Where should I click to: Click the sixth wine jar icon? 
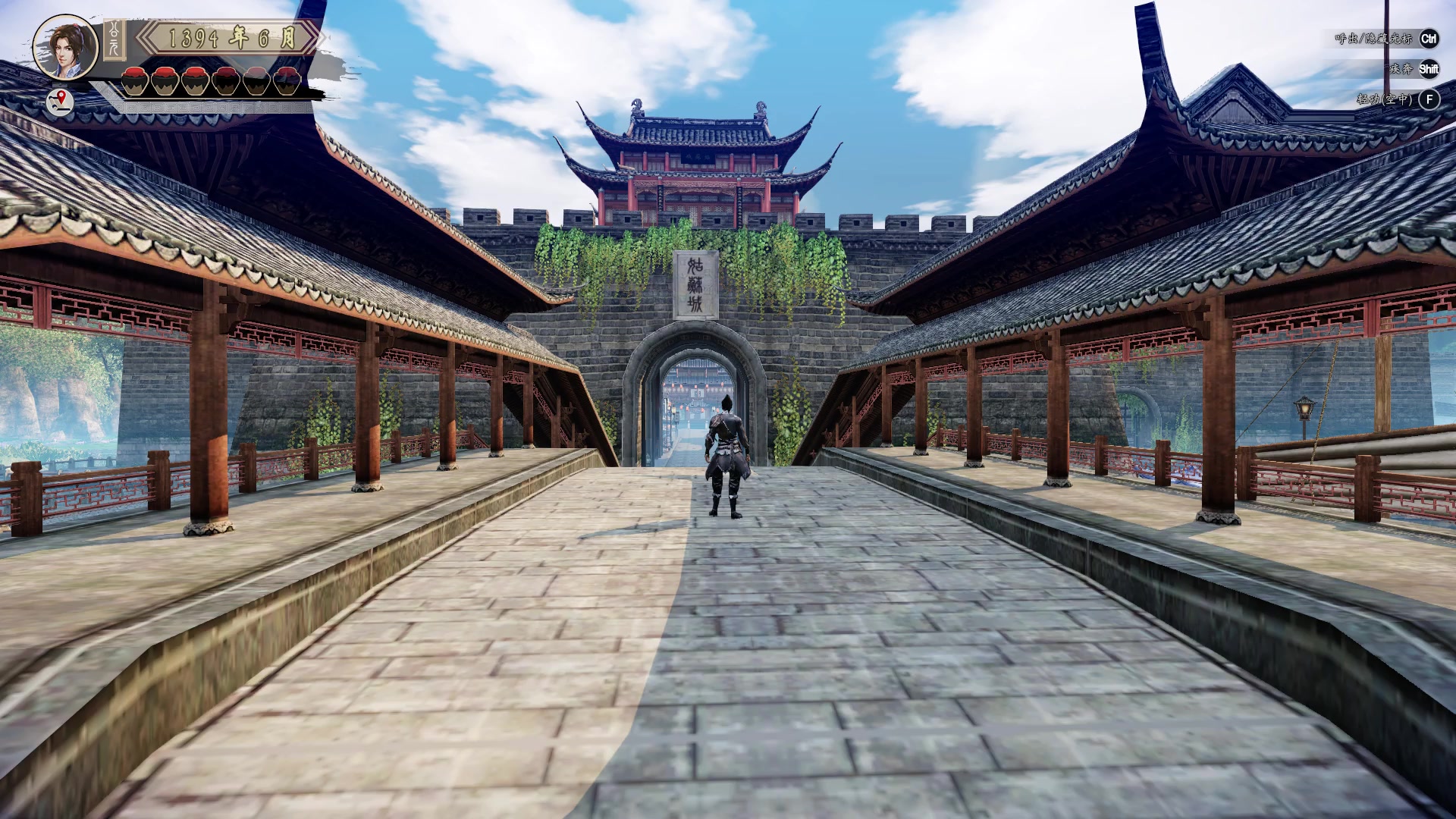click(x=286, y=80)
